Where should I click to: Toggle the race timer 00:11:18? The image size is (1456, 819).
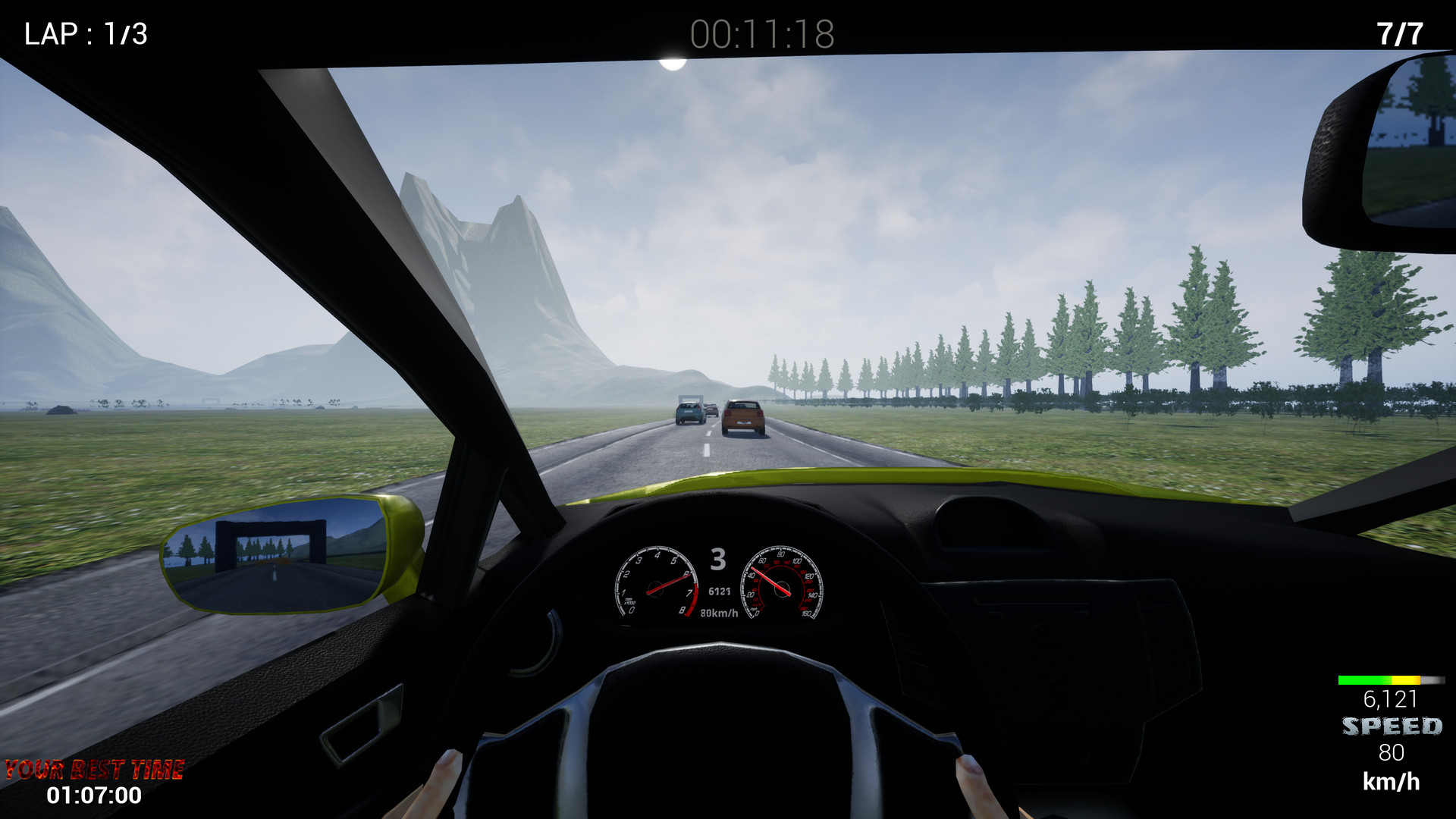[762, 32]
